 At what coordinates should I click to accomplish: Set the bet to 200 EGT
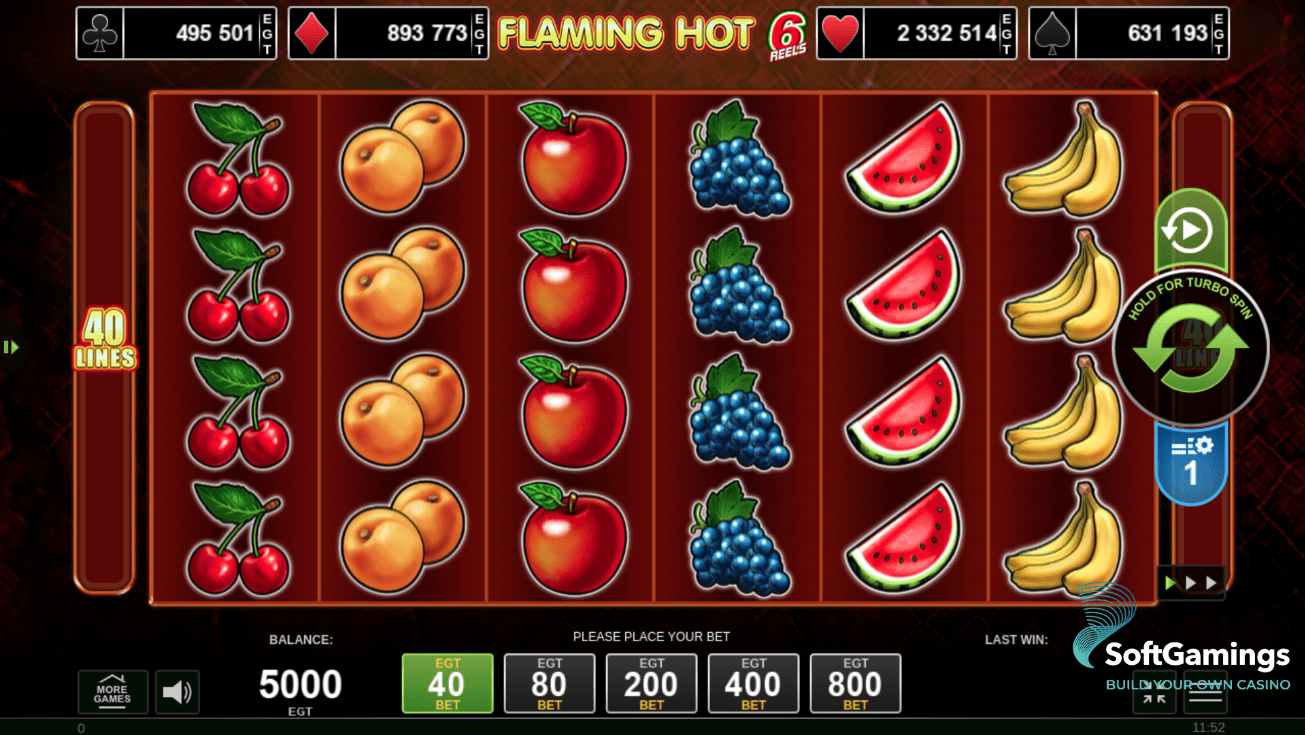point(651,683)
